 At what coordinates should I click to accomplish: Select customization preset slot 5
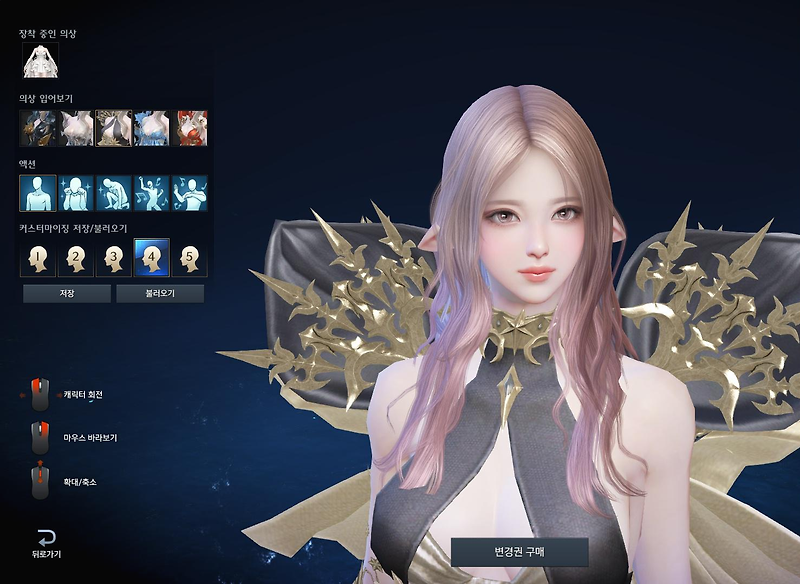coord(190,258)
